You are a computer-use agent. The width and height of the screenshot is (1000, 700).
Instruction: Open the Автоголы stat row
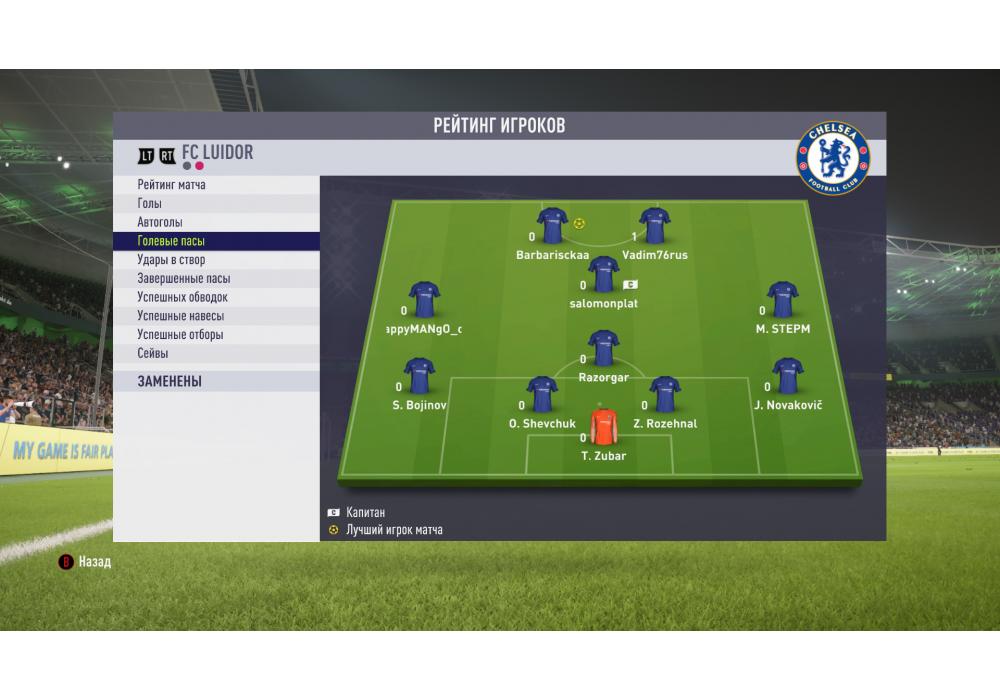coord(216,222)
